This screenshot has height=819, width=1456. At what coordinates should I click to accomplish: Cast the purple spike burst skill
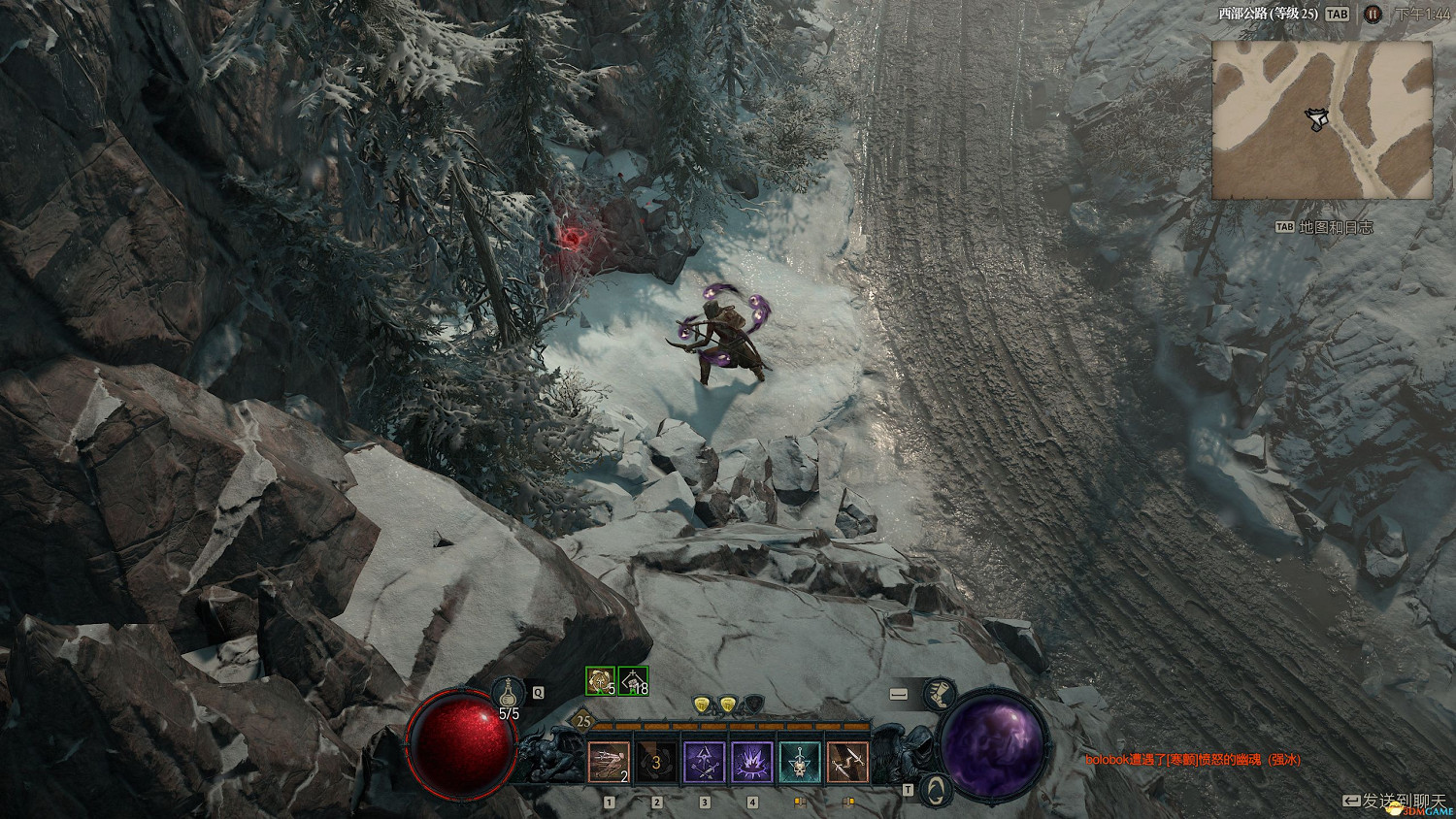click(x=751, y=762)
